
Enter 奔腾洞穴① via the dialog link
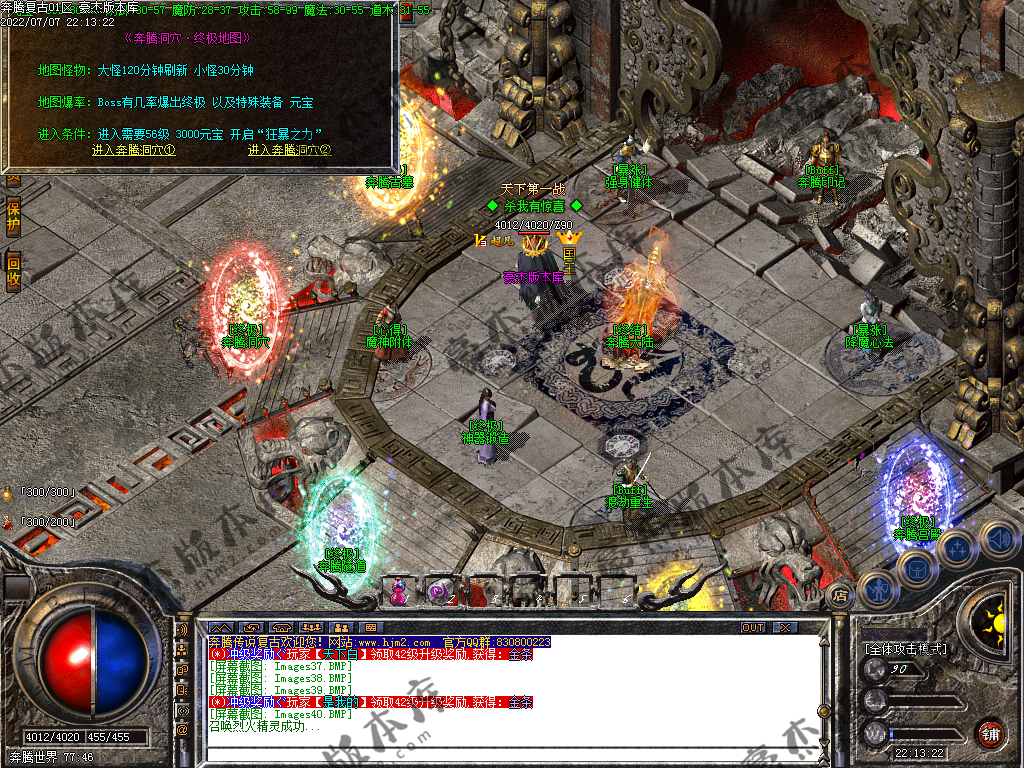134,150
